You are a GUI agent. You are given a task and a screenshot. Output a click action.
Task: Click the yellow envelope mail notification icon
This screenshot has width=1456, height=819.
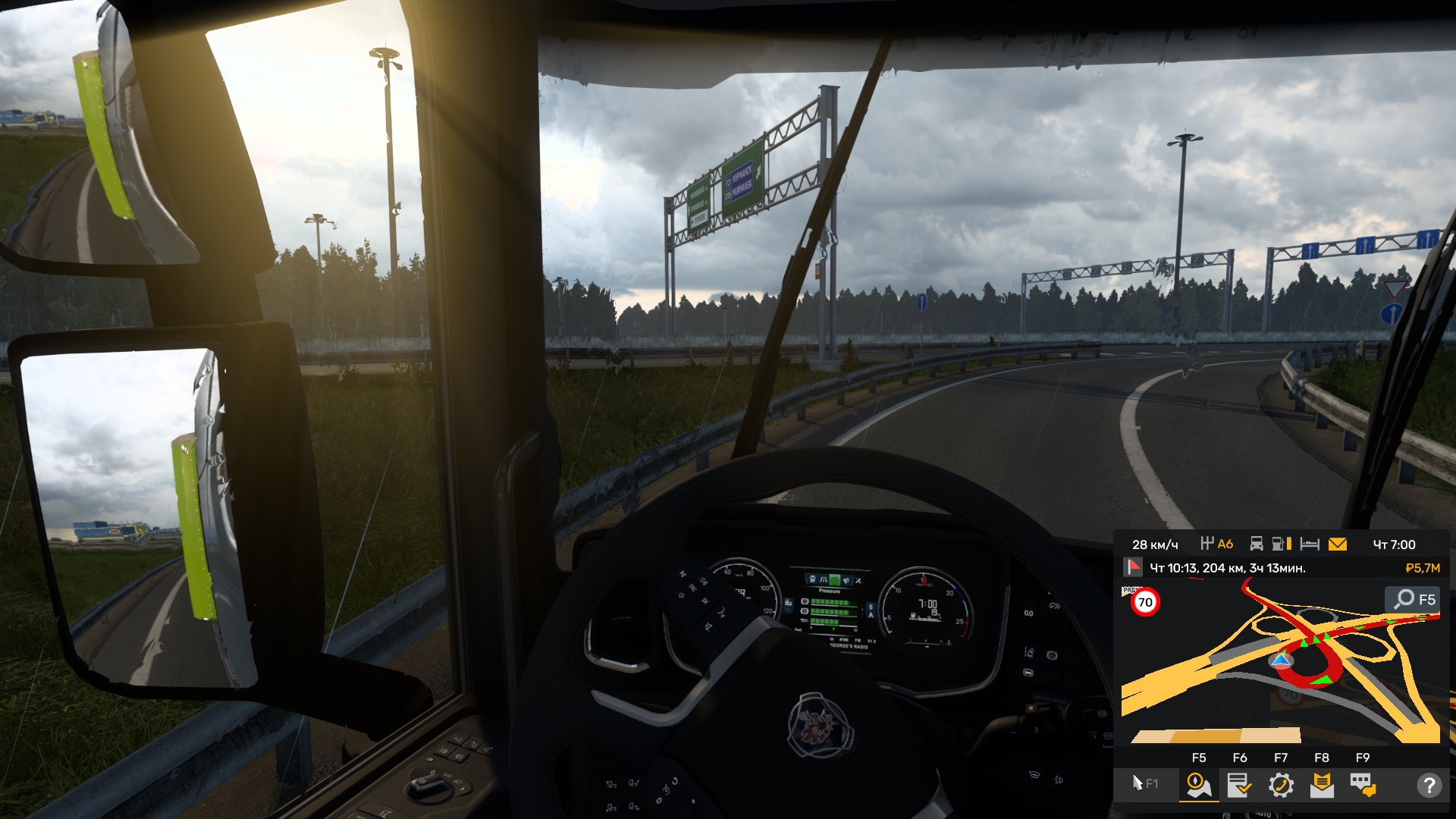[1338, 544]
